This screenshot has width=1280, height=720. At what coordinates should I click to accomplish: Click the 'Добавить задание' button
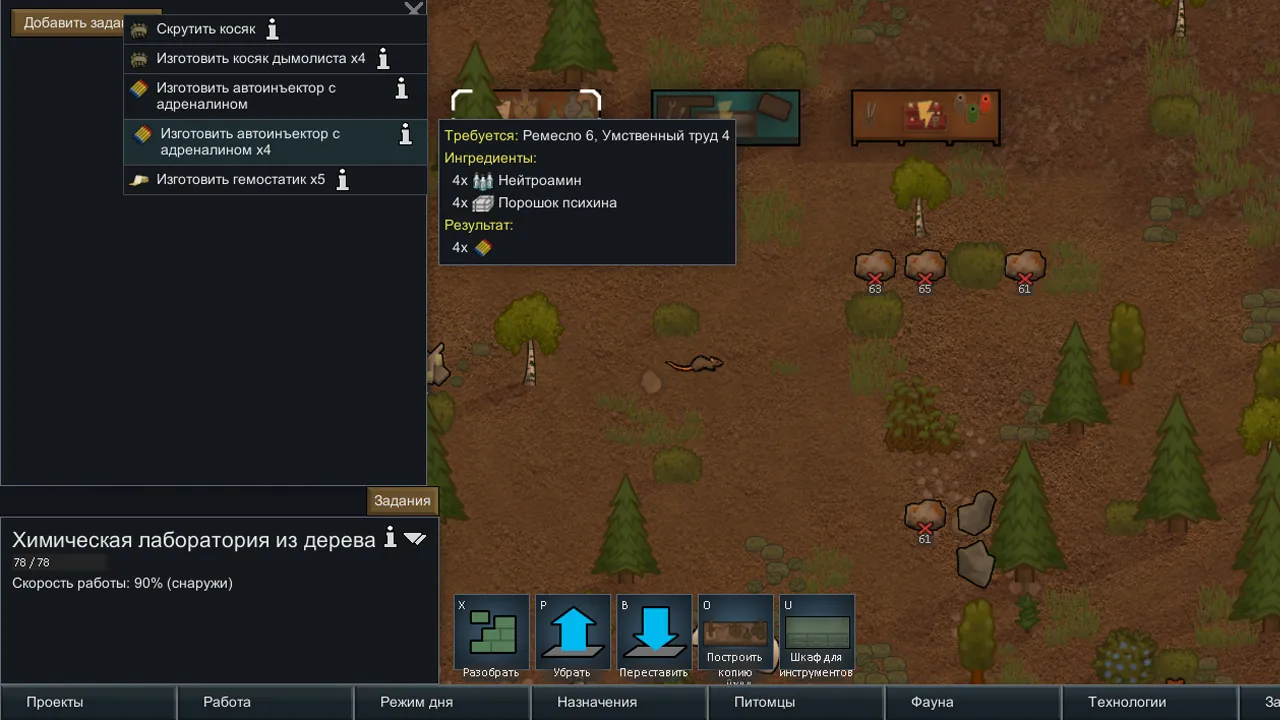70,23
